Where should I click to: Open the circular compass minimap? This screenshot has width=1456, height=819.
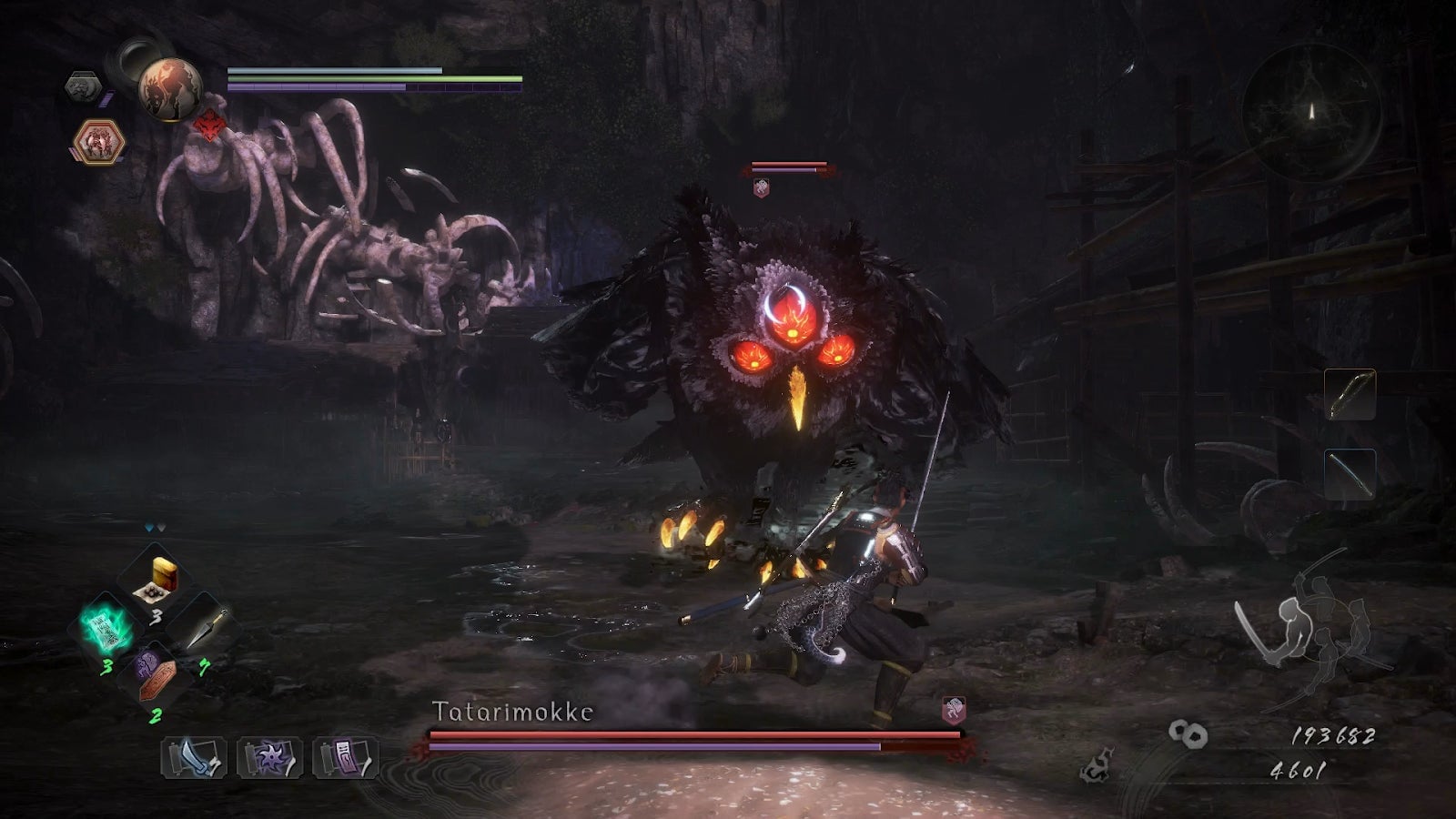tap(1311, 112)
